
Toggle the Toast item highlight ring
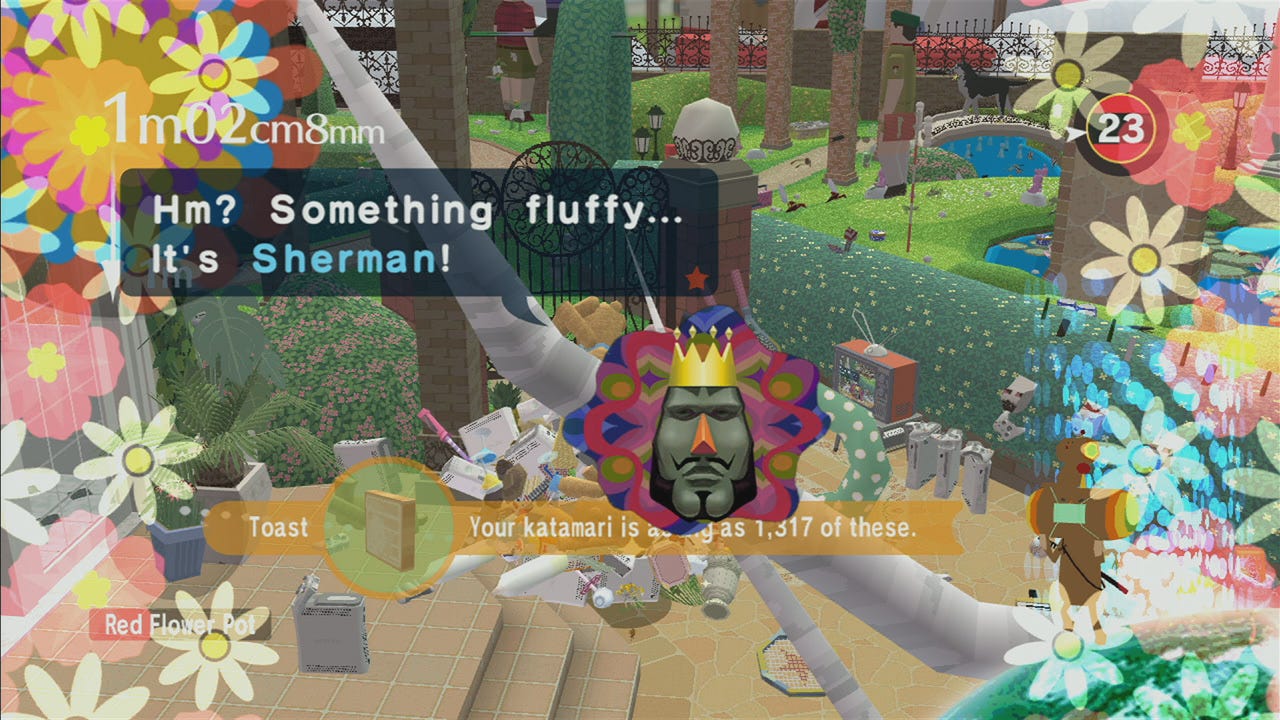click(x=390, y=527)
